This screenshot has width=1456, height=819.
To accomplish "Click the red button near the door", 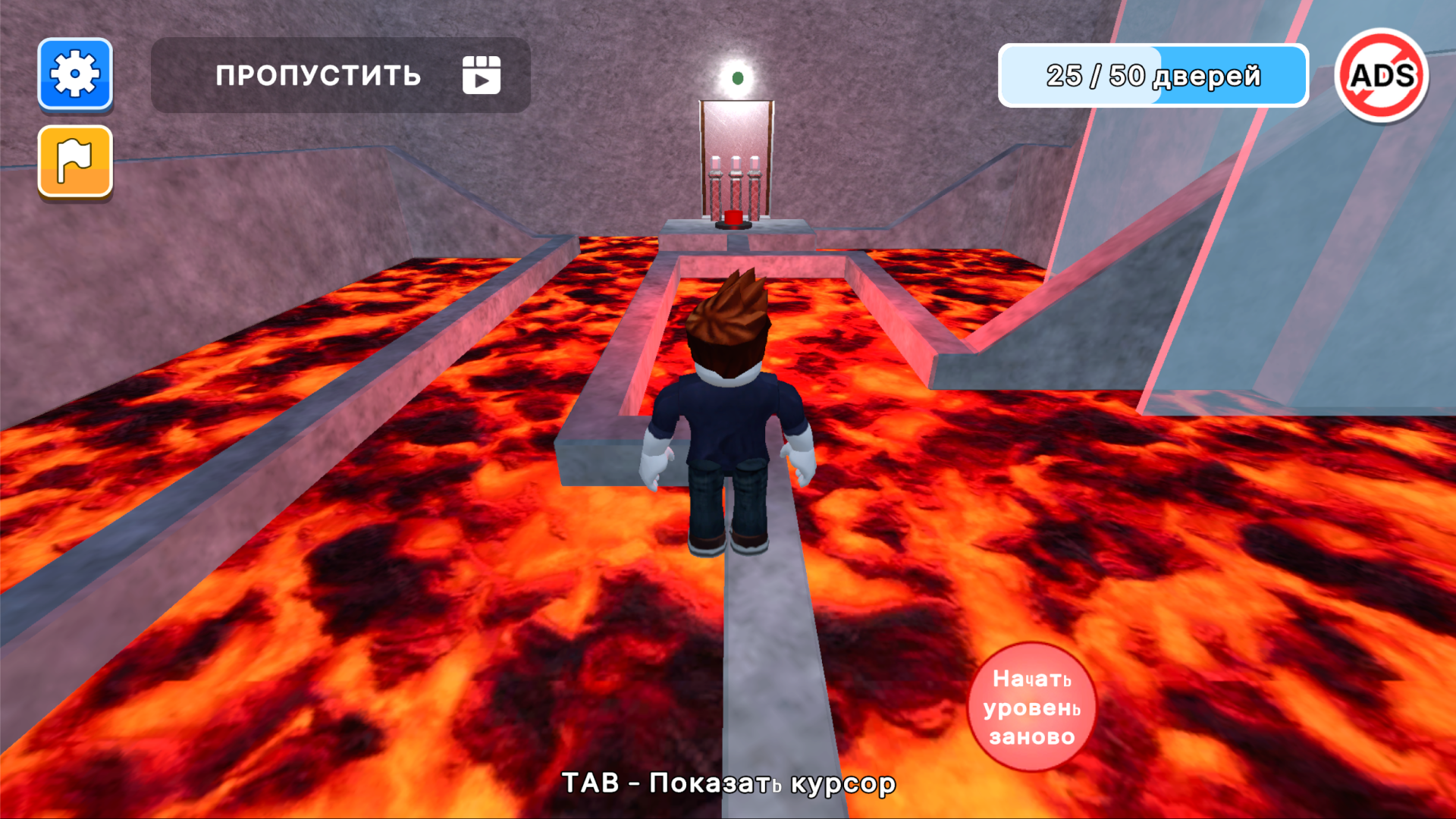I will (x=733, y=219).
